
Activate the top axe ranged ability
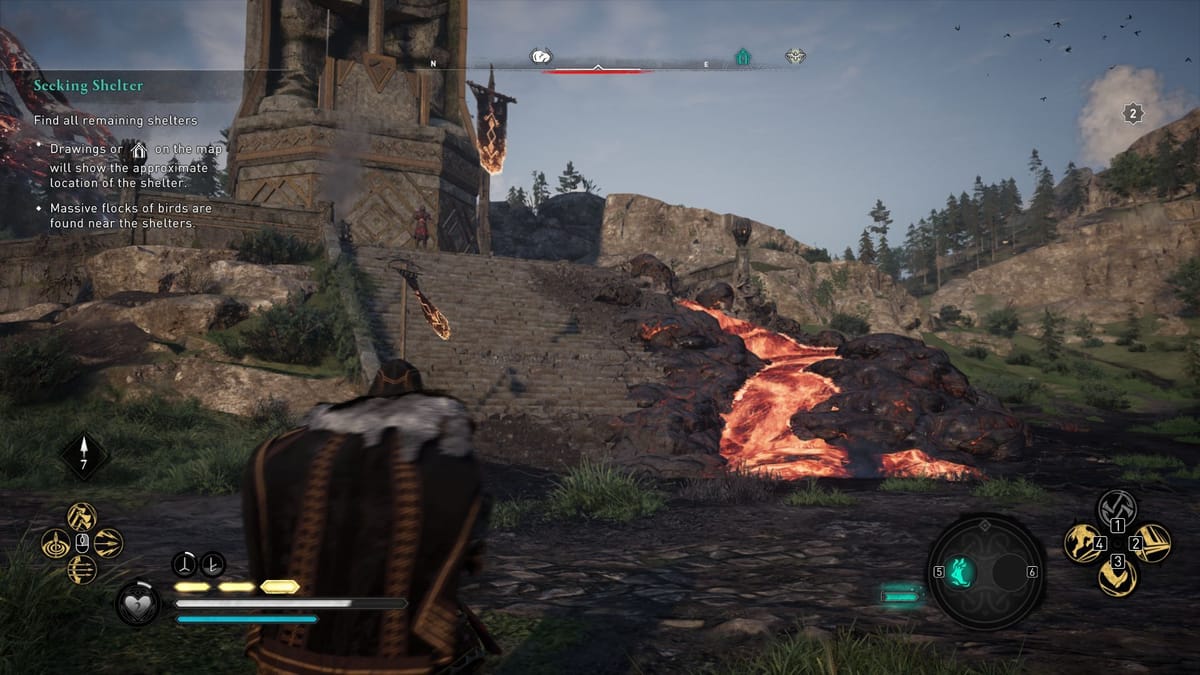[x=82, y=517]
